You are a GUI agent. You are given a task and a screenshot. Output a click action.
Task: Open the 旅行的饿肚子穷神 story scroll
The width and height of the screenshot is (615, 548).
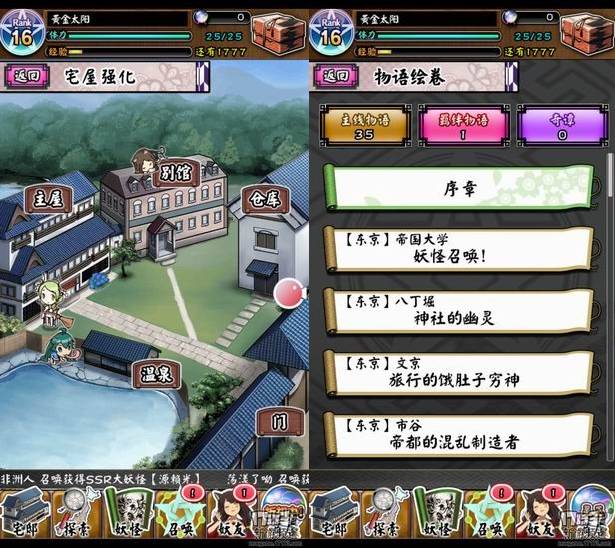pos(461,372)
